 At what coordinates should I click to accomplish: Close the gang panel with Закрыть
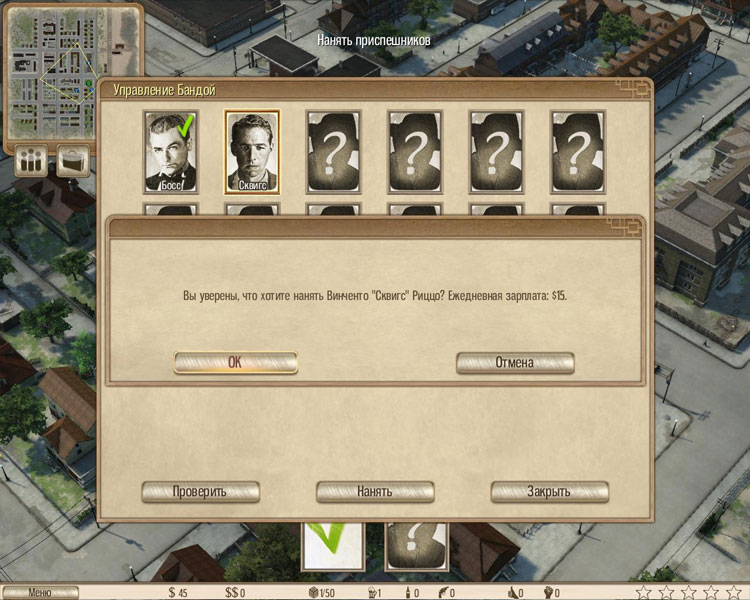549,492
